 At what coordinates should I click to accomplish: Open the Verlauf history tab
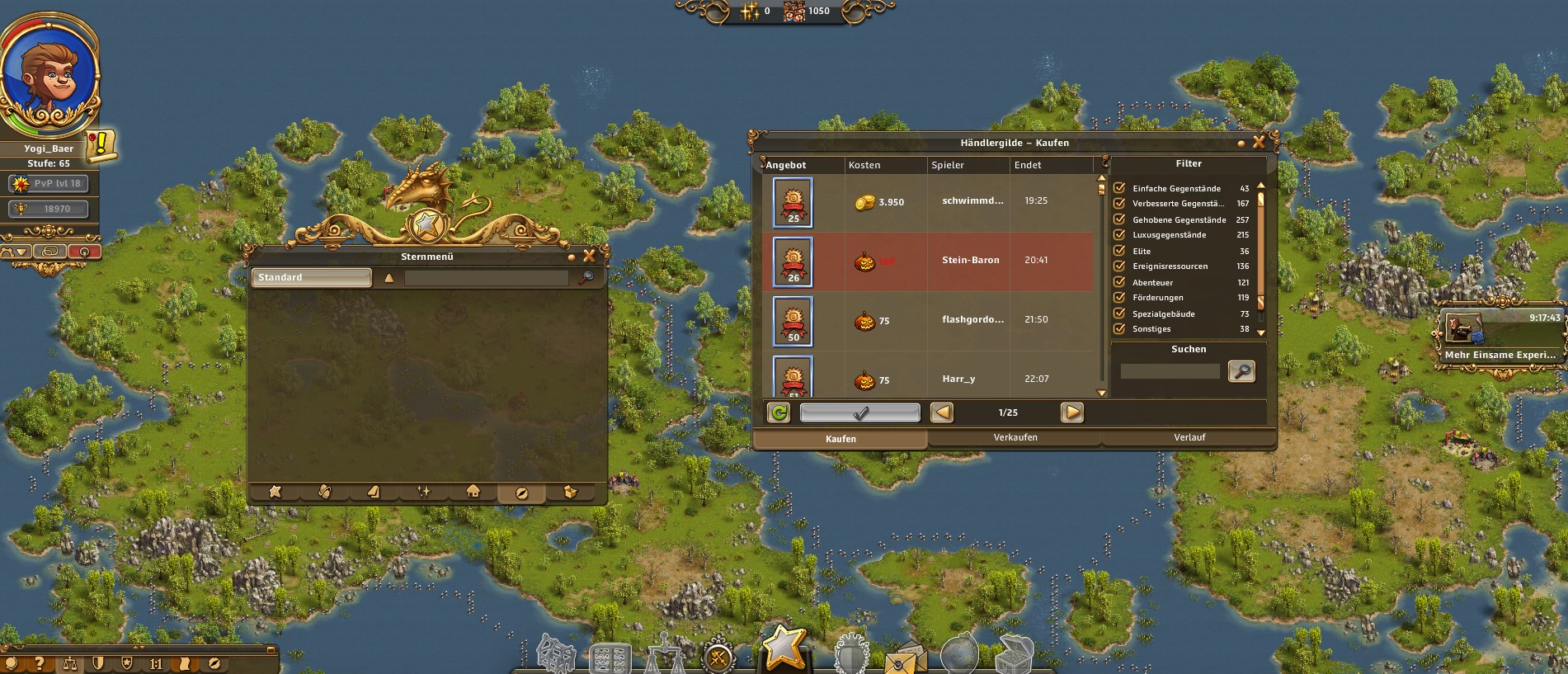1189,438
